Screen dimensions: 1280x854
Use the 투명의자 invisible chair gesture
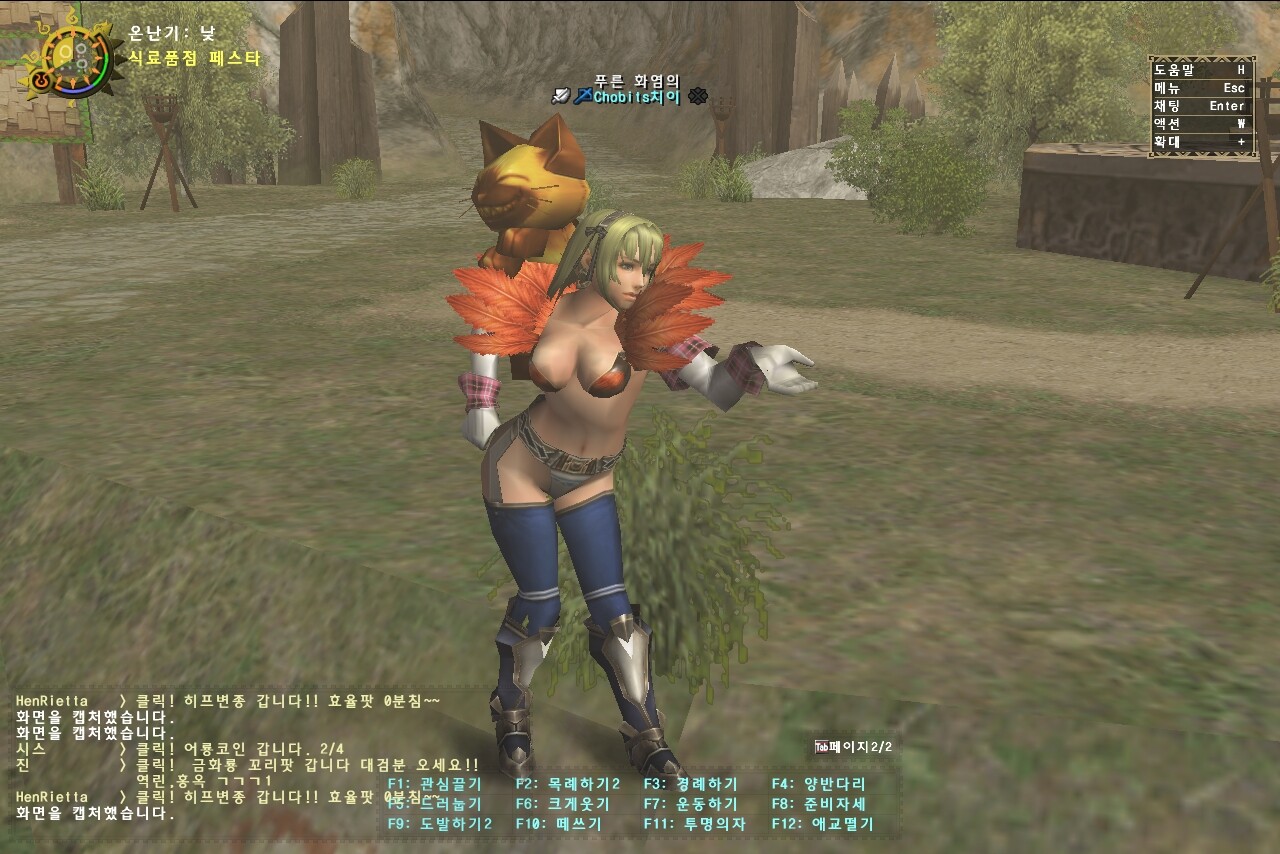(x=695, y=824)
